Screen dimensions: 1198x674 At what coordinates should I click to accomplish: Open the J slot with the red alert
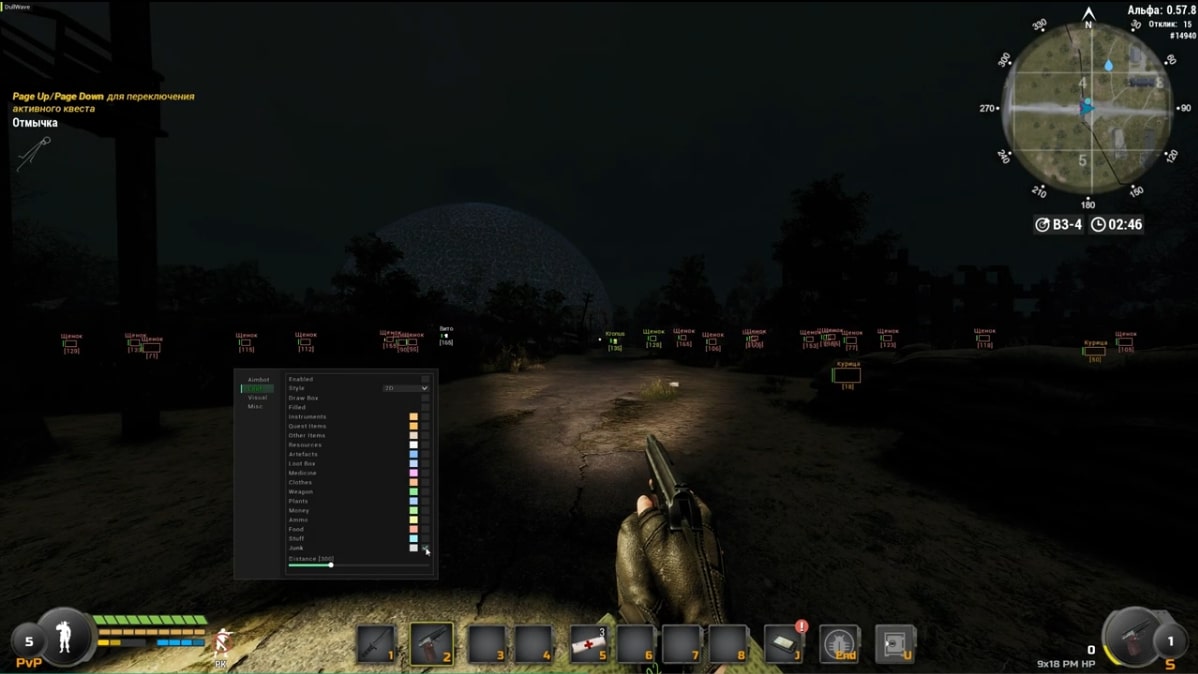pyautogui.click(x=784, y=644)
